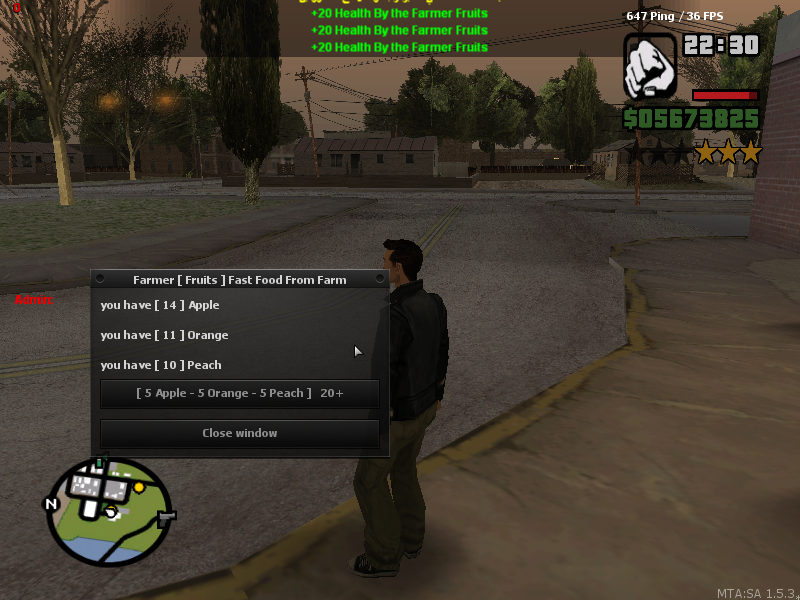Viewport: 800px width, 600px height.
Task: Close the Farmer Fruits window
Action: tap(239, 433)
